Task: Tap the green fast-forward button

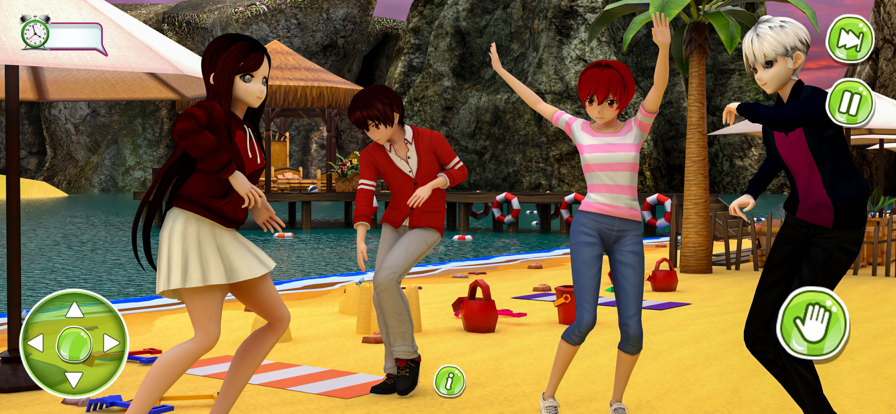Action: (x=849, y=39)
